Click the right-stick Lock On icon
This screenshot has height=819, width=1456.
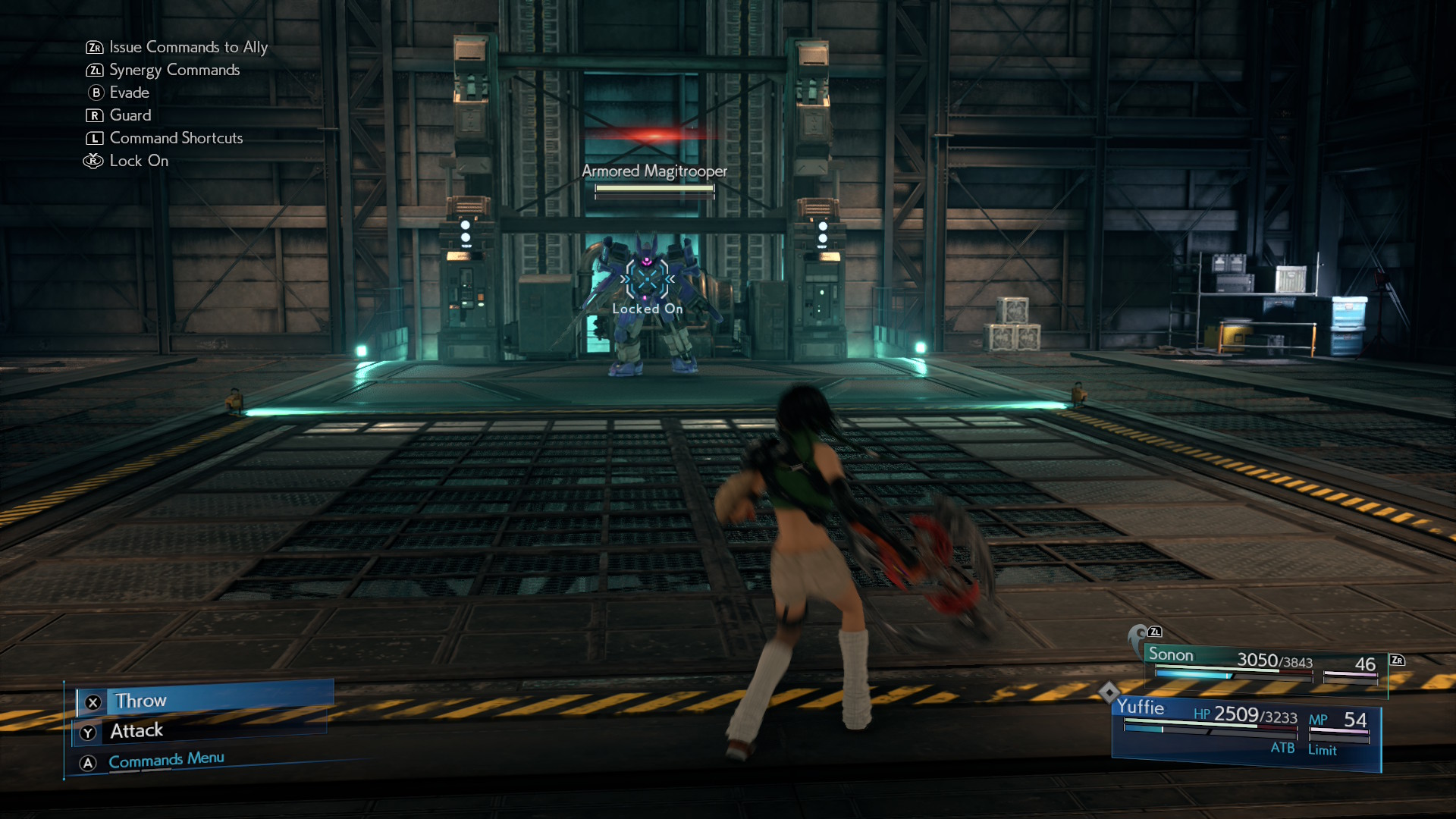tap(93, 161)
